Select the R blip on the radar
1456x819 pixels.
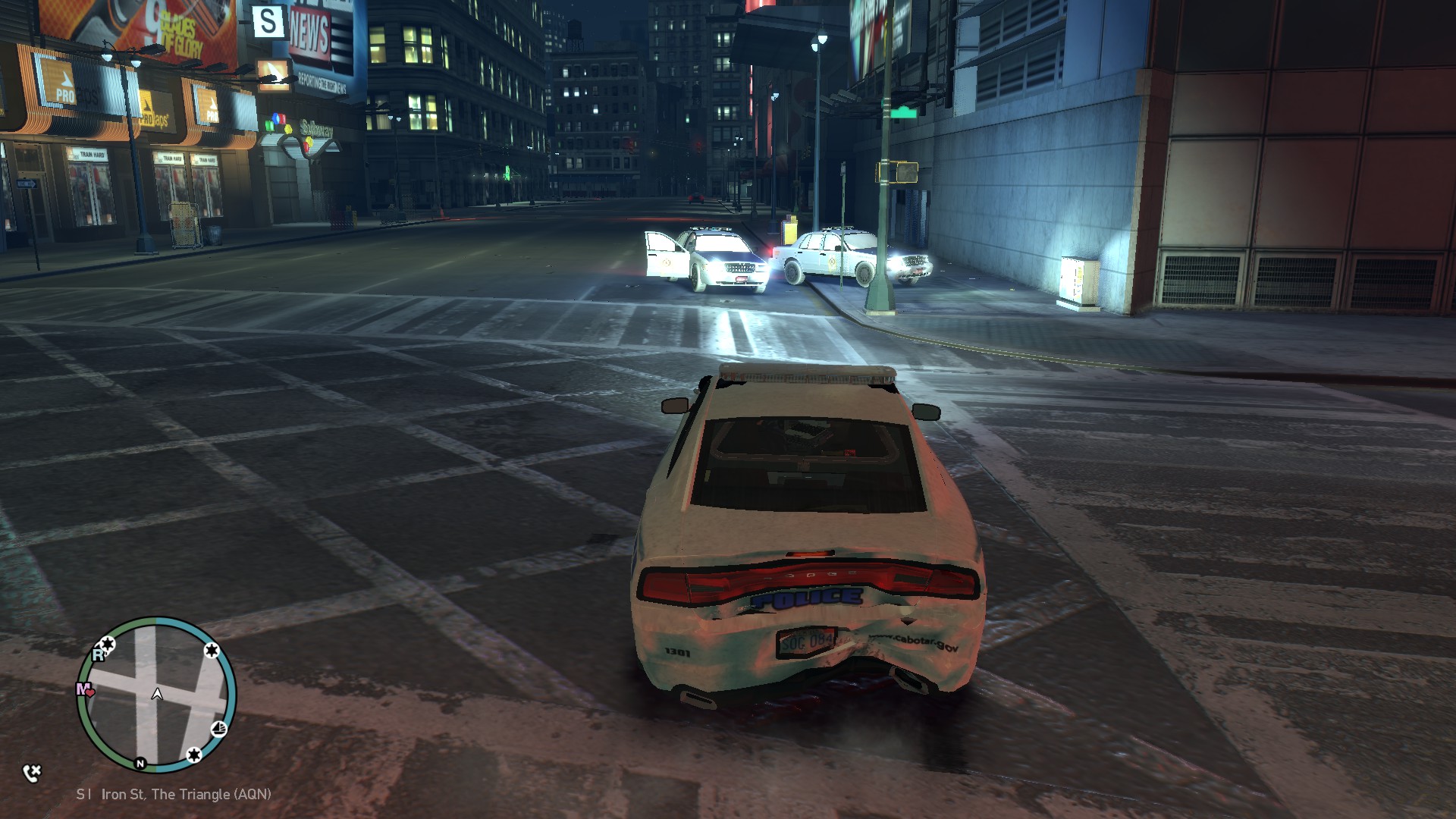coord(98,654)
